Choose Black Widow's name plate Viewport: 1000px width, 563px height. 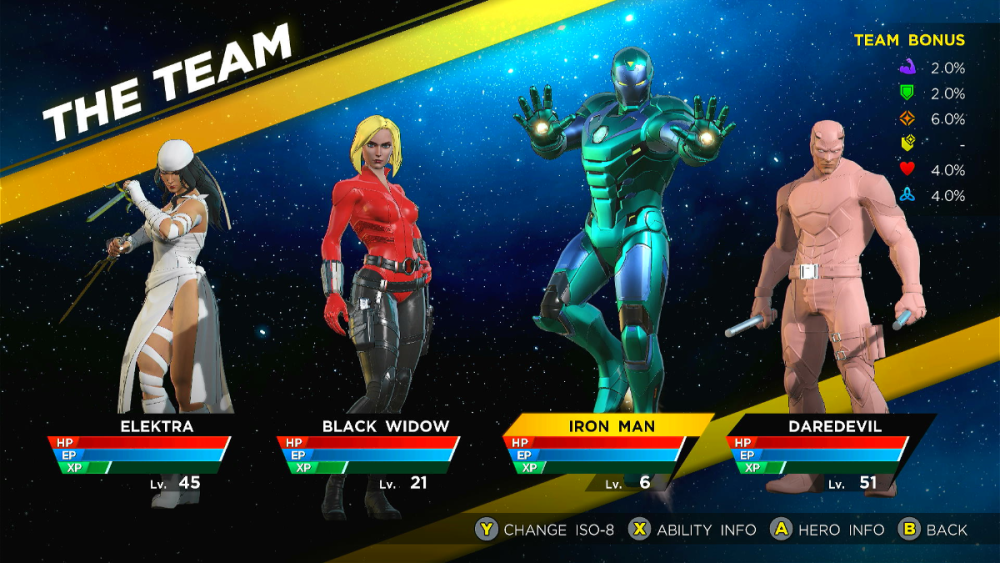385,427
